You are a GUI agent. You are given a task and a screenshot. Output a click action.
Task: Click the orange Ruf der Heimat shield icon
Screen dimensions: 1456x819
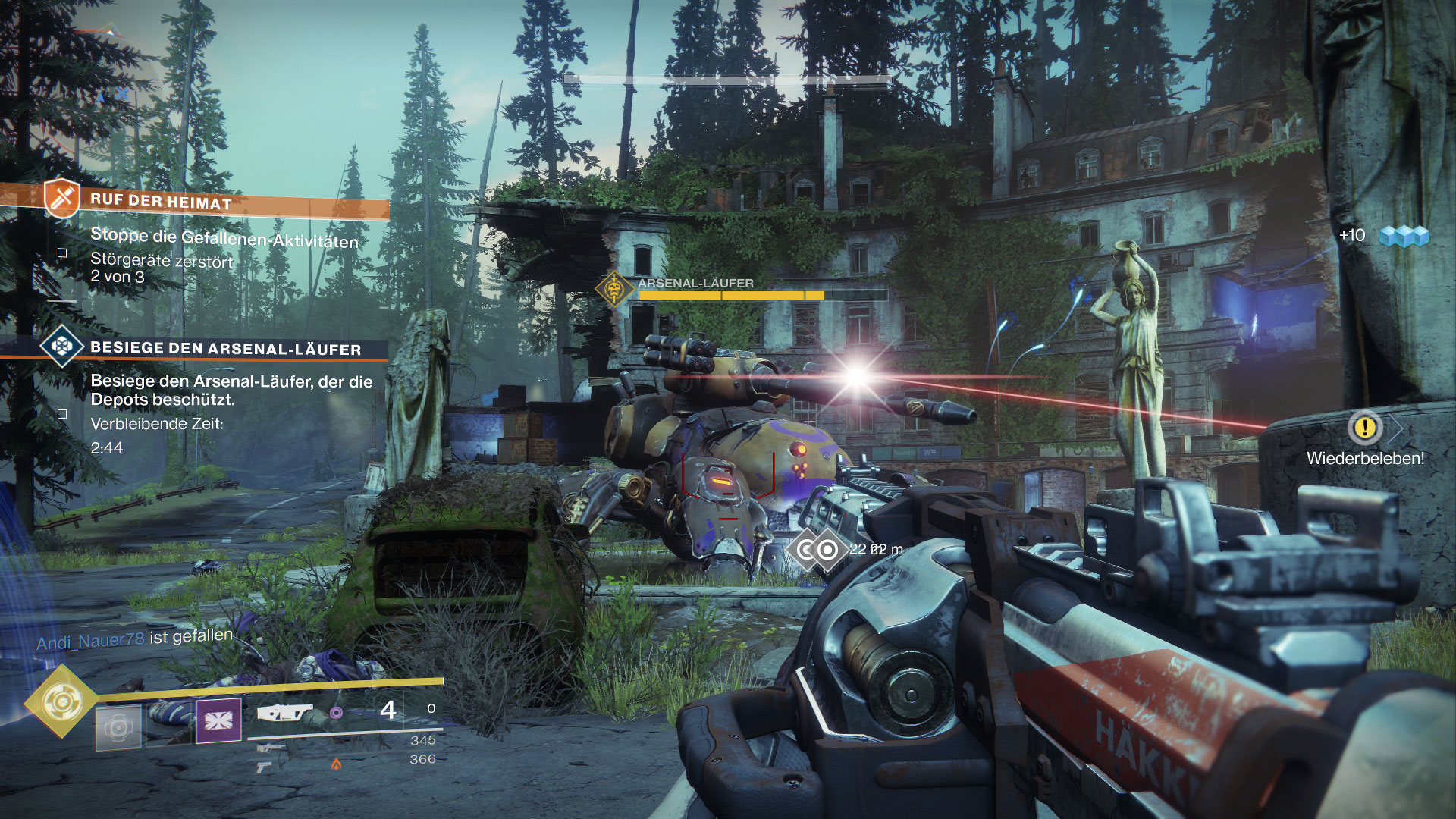(x=62, y=198)
